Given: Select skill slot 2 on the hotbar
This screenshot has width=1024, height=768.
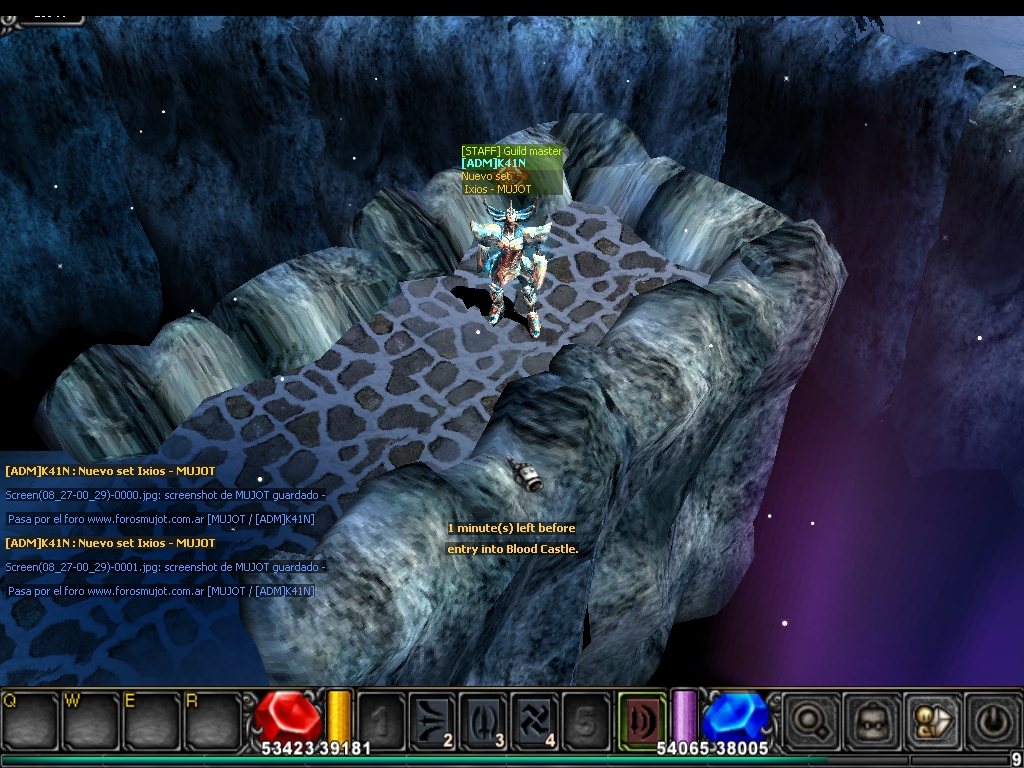Looking at the screenshot, I should click(x=432, y=718).
